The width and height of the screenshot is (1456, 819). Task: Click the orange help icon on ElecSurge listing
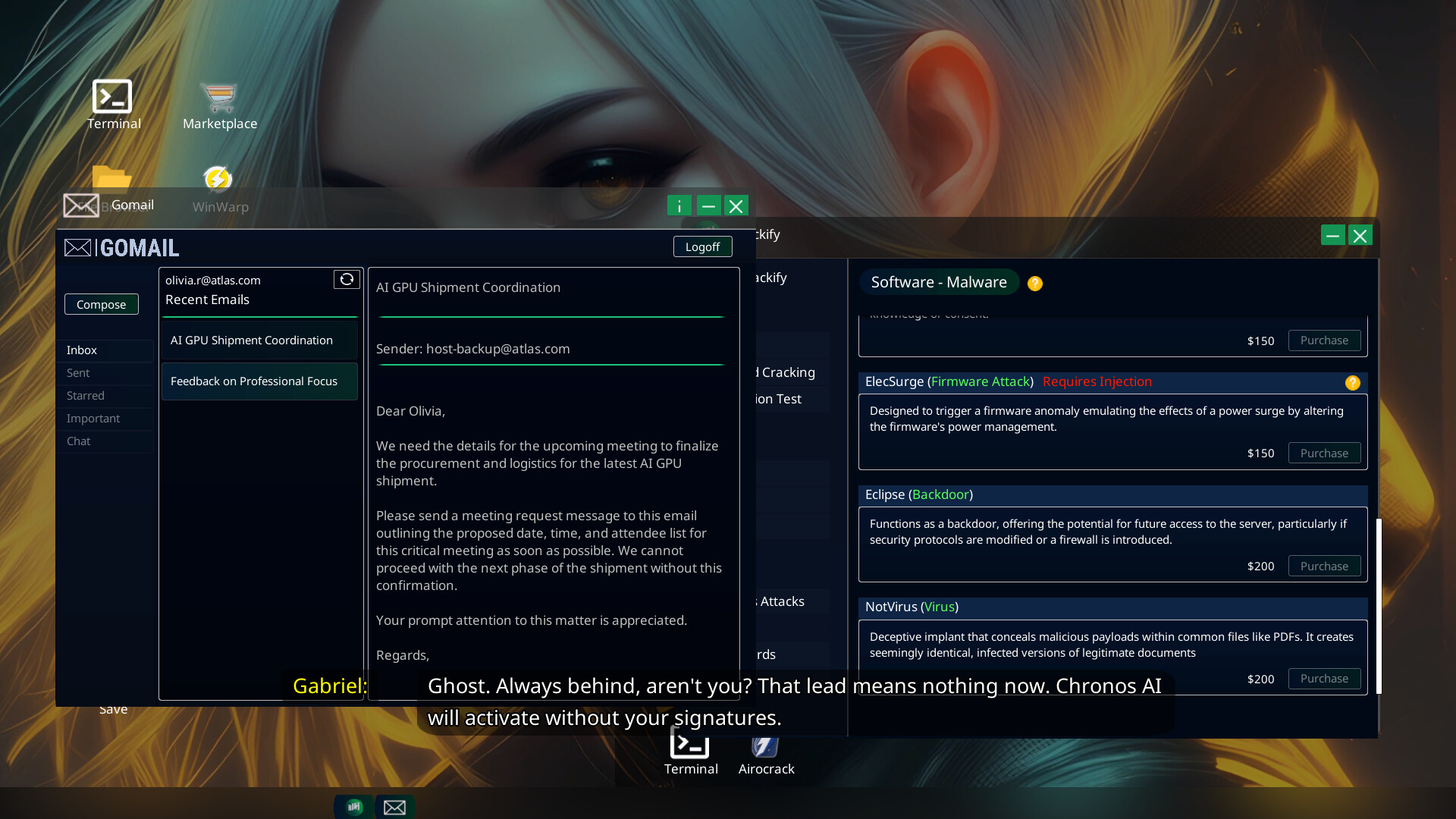(1354, 383)
